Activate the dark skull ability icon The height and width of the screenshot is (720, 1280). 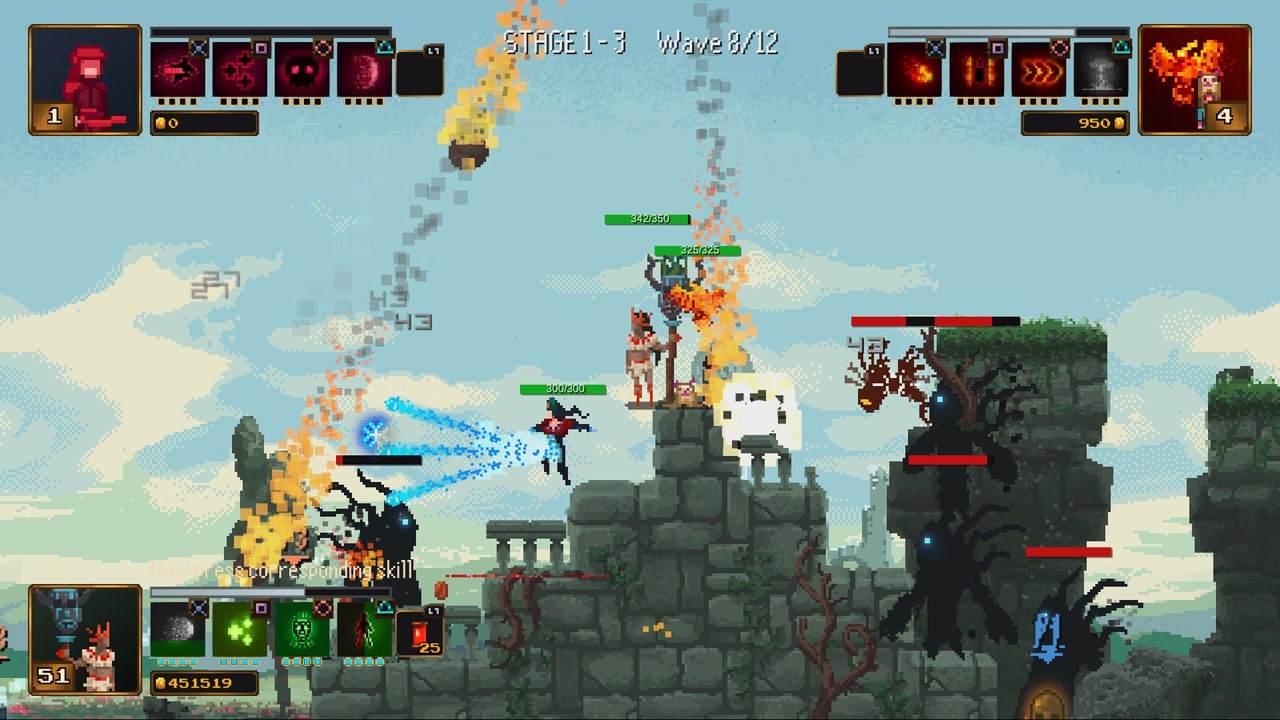click(x=302, y=69)
